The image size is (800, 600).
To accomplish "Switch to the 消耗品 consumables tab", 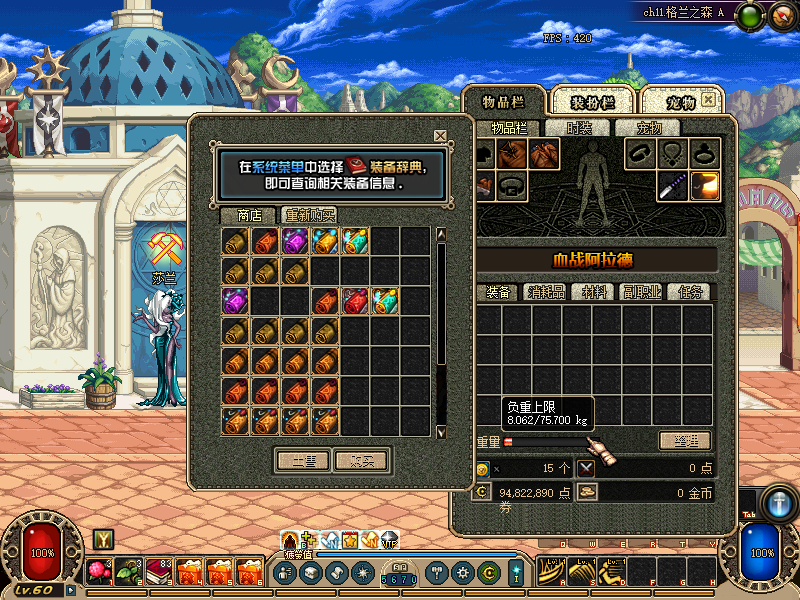I will (544, 292).
